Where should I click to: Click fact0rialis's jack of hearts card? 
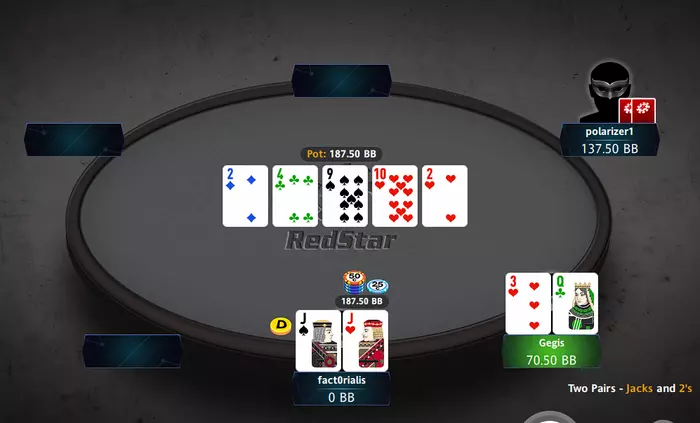point(365,340)
